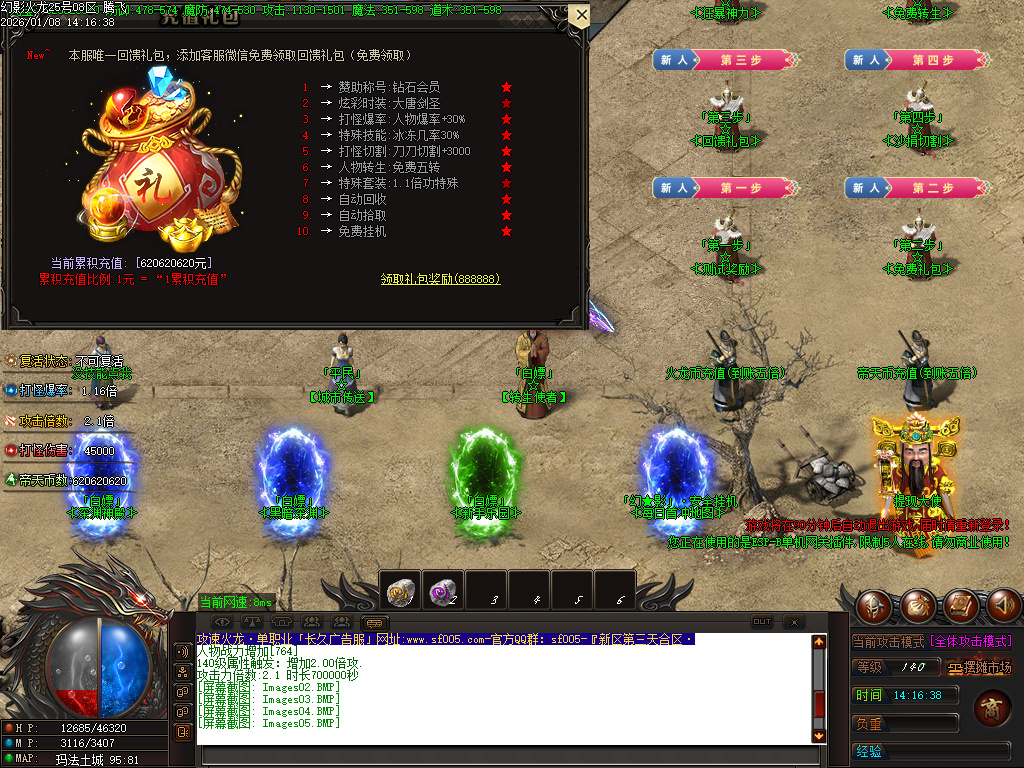The height and width of the screenshot is (768, 1024).
Task: Use the item in hotbar slot 1
Action: coord(402,591)
